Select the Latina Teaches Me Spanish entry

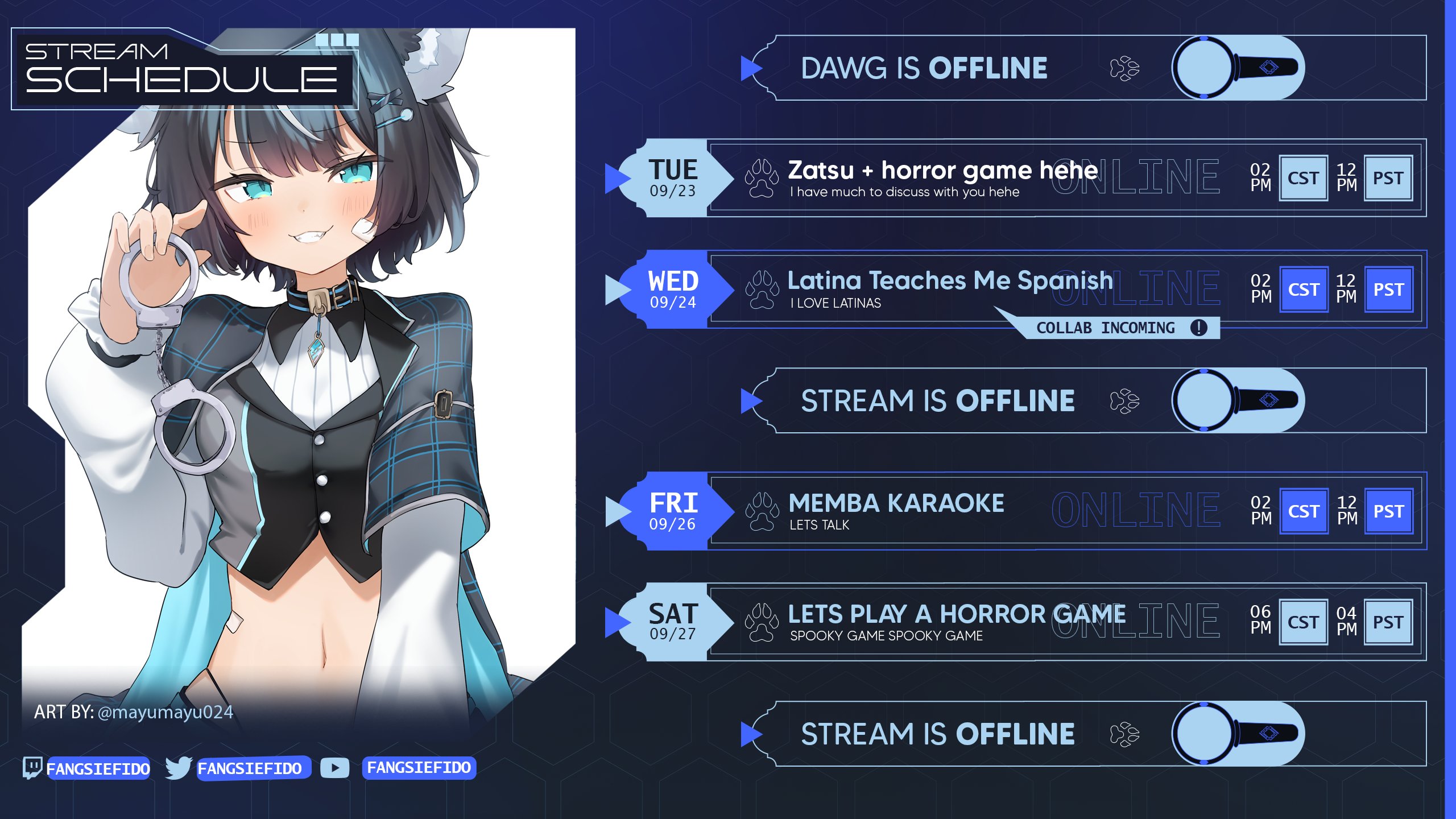coord(950,281)
